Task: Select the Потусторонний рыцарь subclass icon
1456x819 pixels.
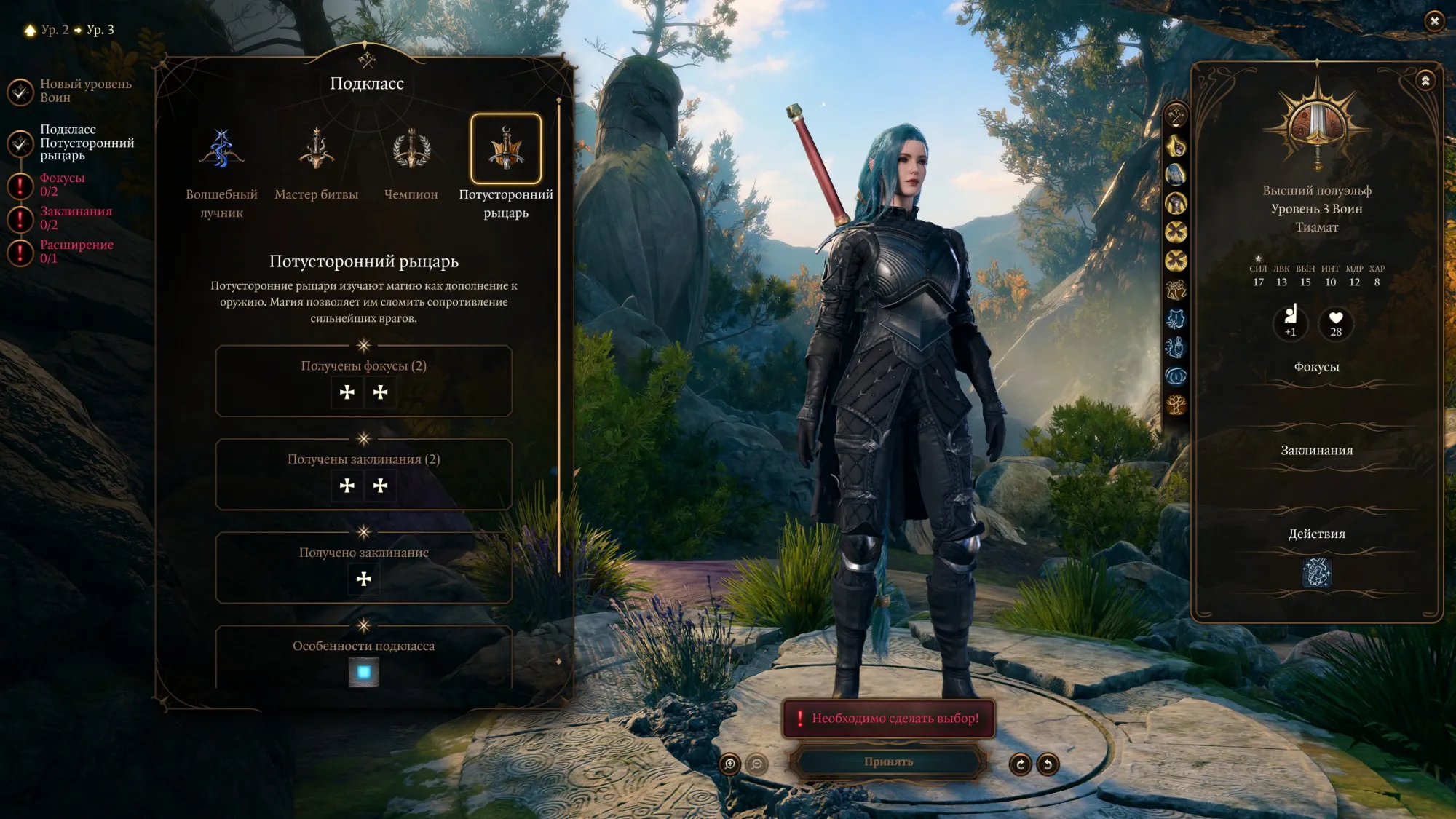Action: [x=506, y=149]
